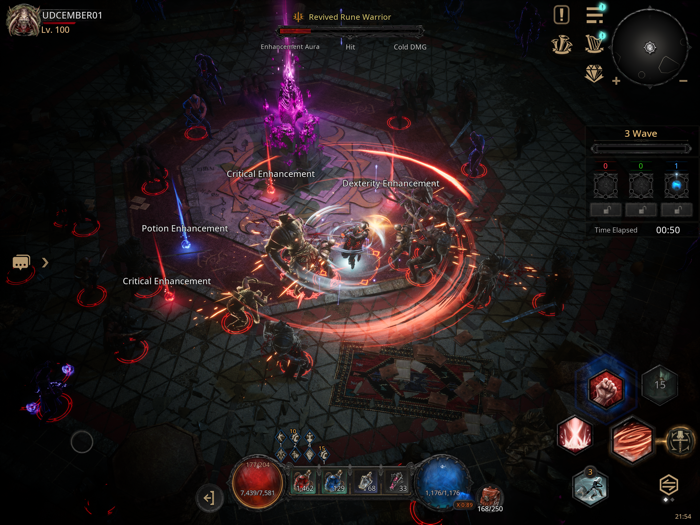
Task: Zoom in the minimap with plus
Action: pyautogui.click(x=616, y=81)
